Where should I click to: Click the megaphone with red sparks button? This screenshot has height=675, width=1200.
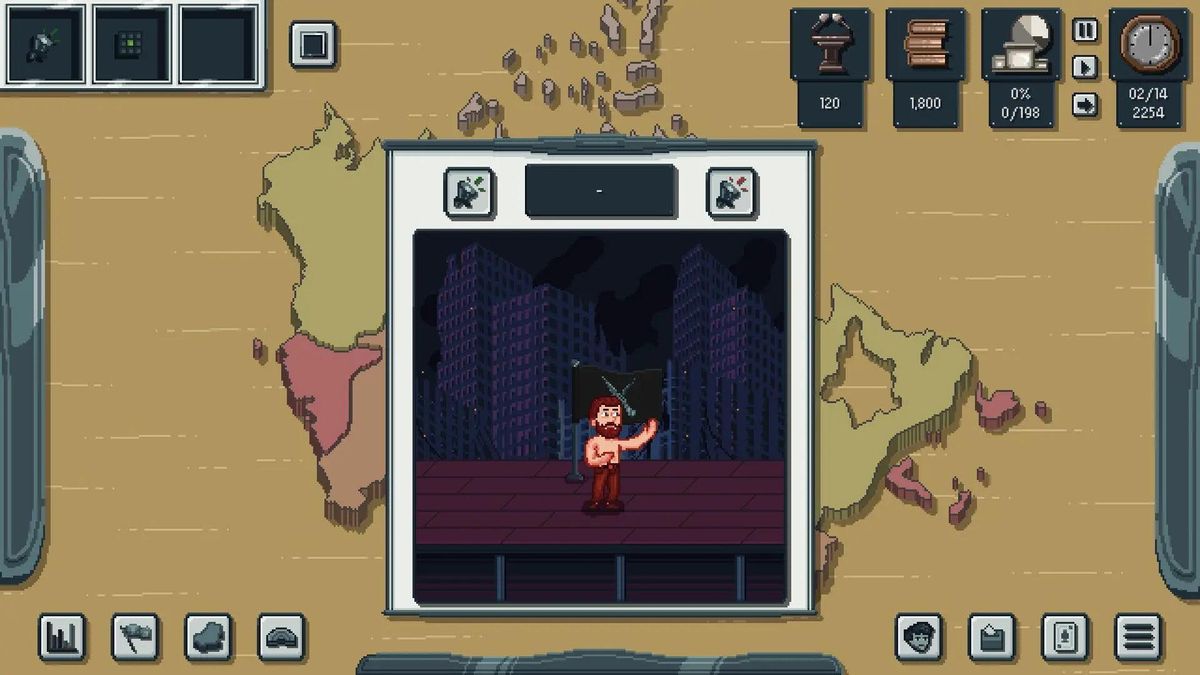click(731, 192)
